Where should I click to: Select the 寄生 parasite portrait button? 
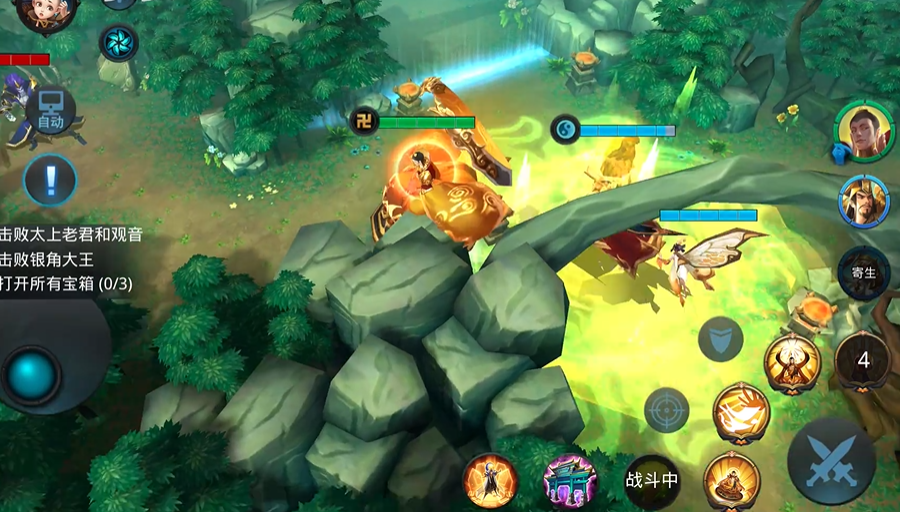(x=863, y=272)
